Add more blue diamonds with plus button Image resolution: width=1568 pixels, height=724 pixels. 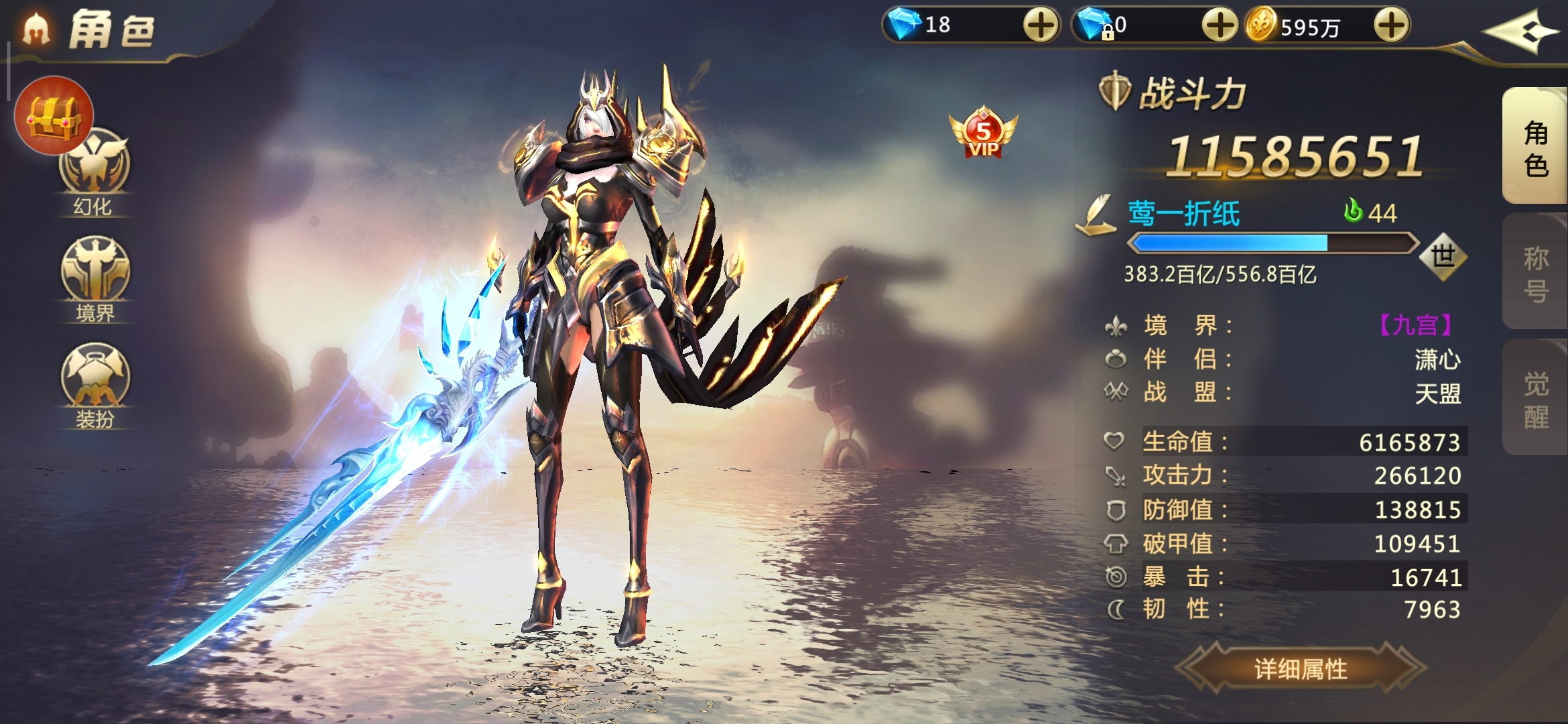[x=1041, y=26]
